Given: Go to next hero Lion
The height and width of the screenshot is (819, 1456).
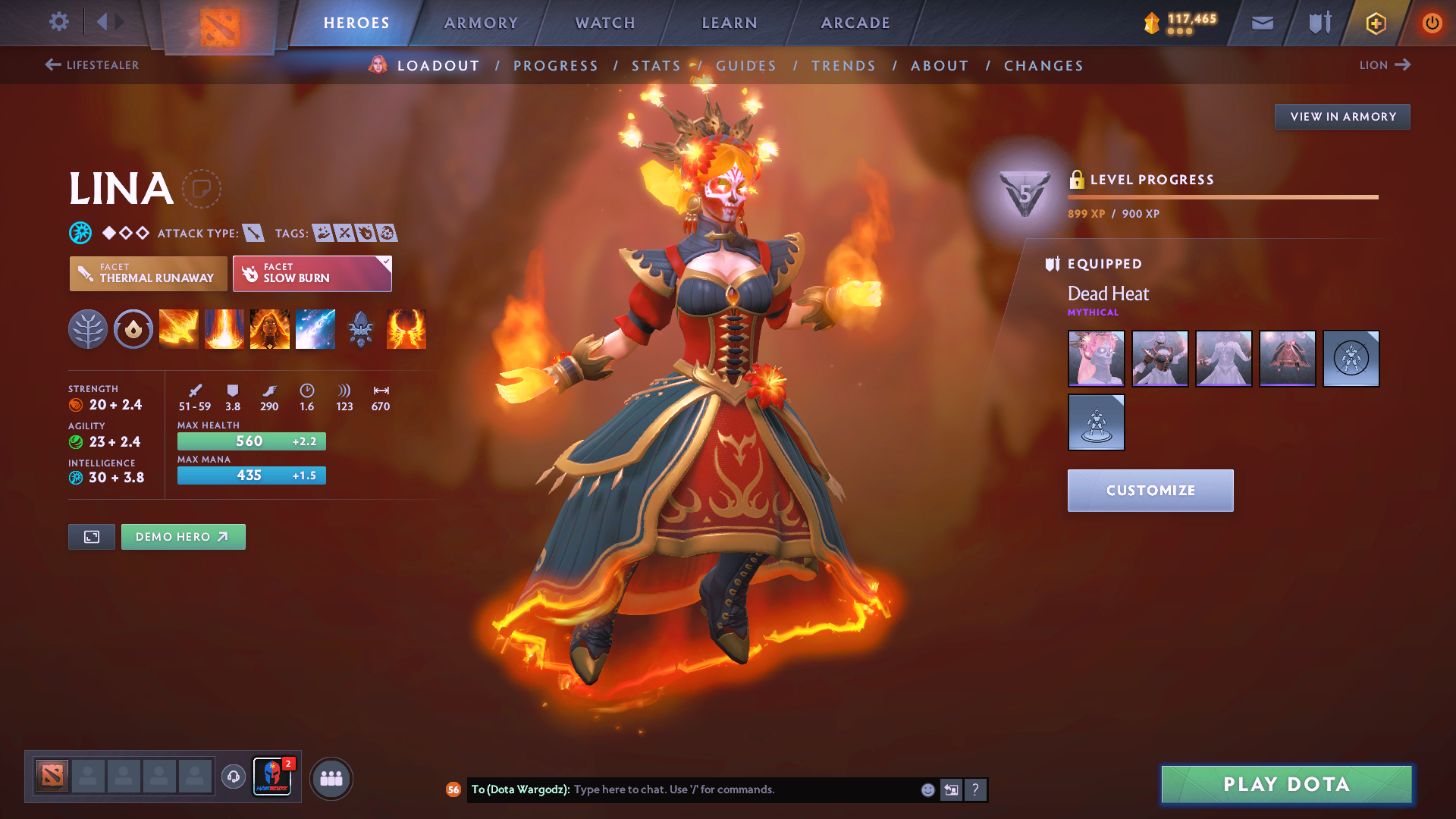Looking at the screenshot, I should [1384, 65].
